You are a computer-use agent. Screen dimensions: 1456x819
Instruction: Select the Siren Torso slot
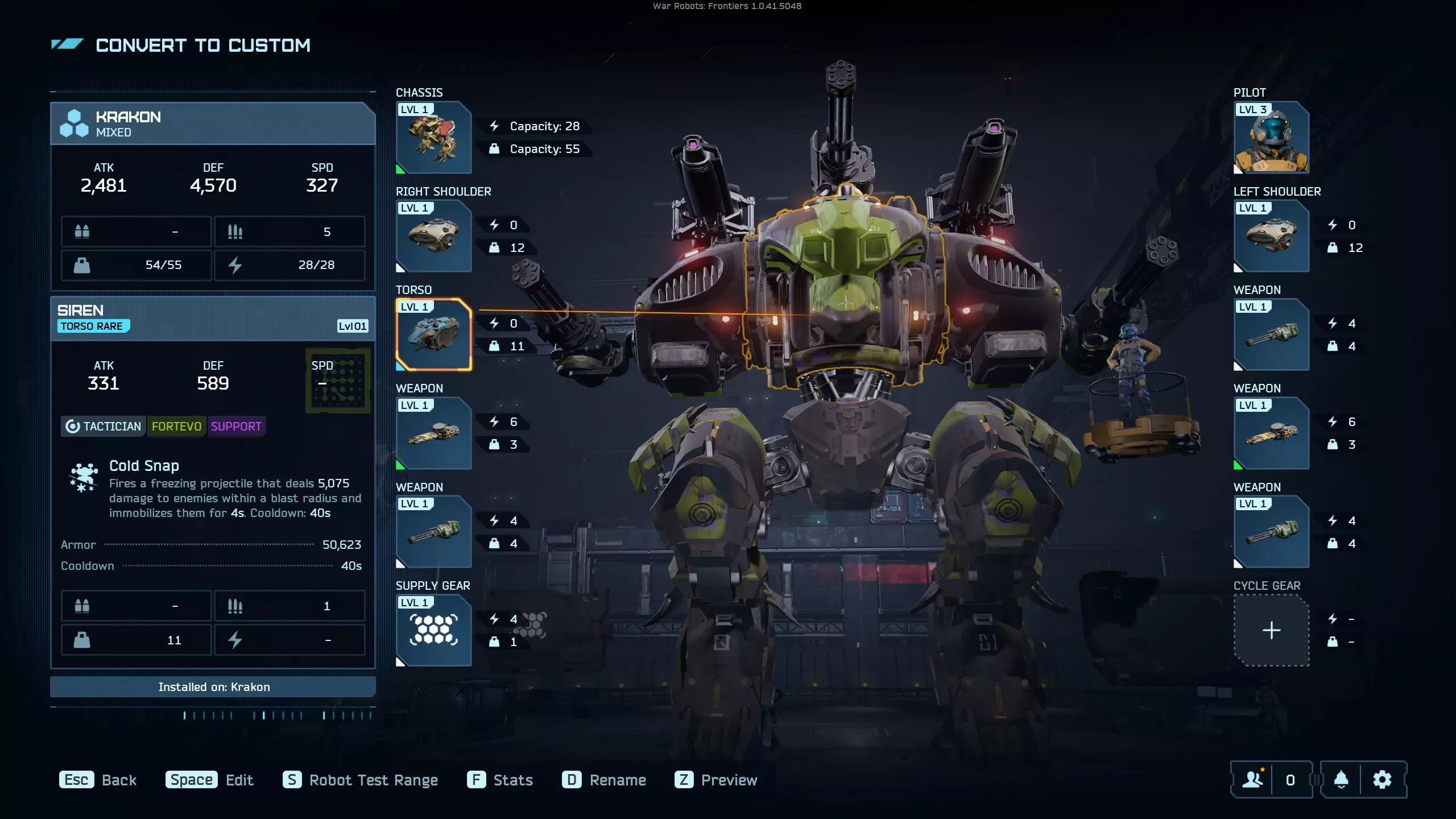click(433, 335)
